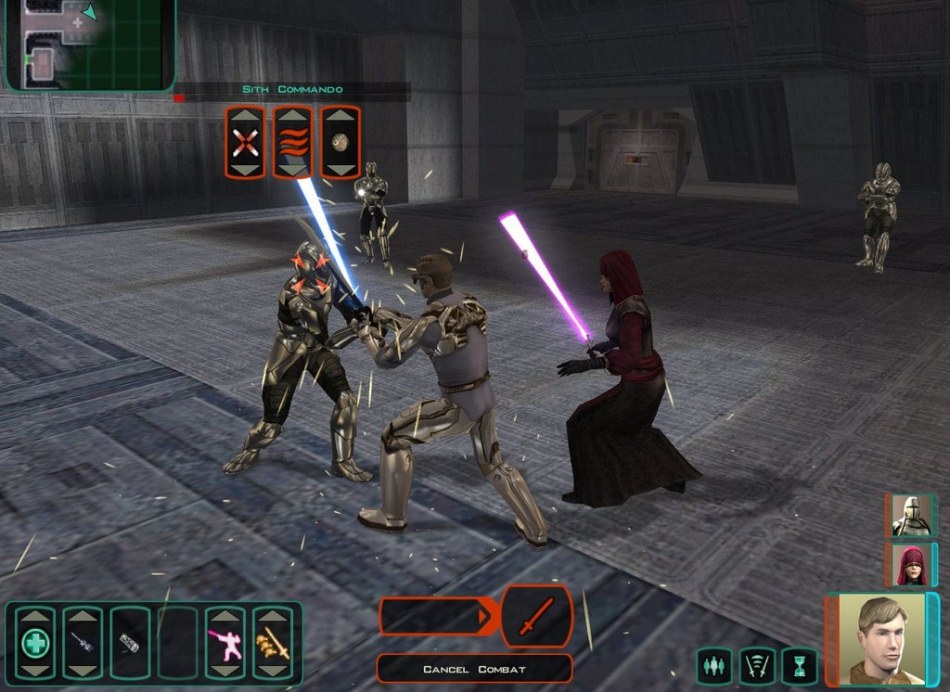Viewport: 950px width, 692px height.
Task: Click the queued lightsaber attack action
Action: [x=536, y=617]
